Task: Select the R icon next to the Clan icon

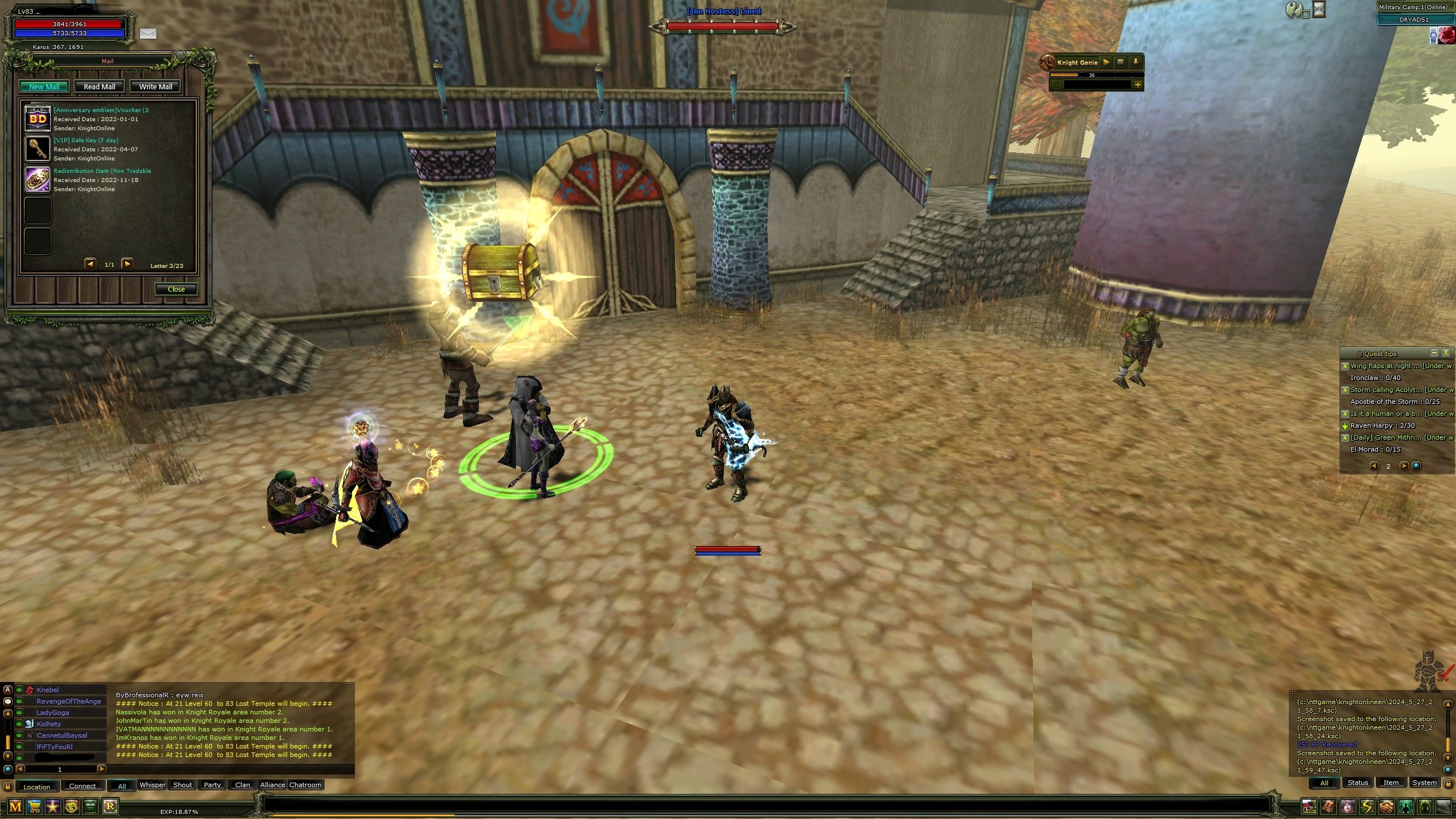Action: click(109, 807)
